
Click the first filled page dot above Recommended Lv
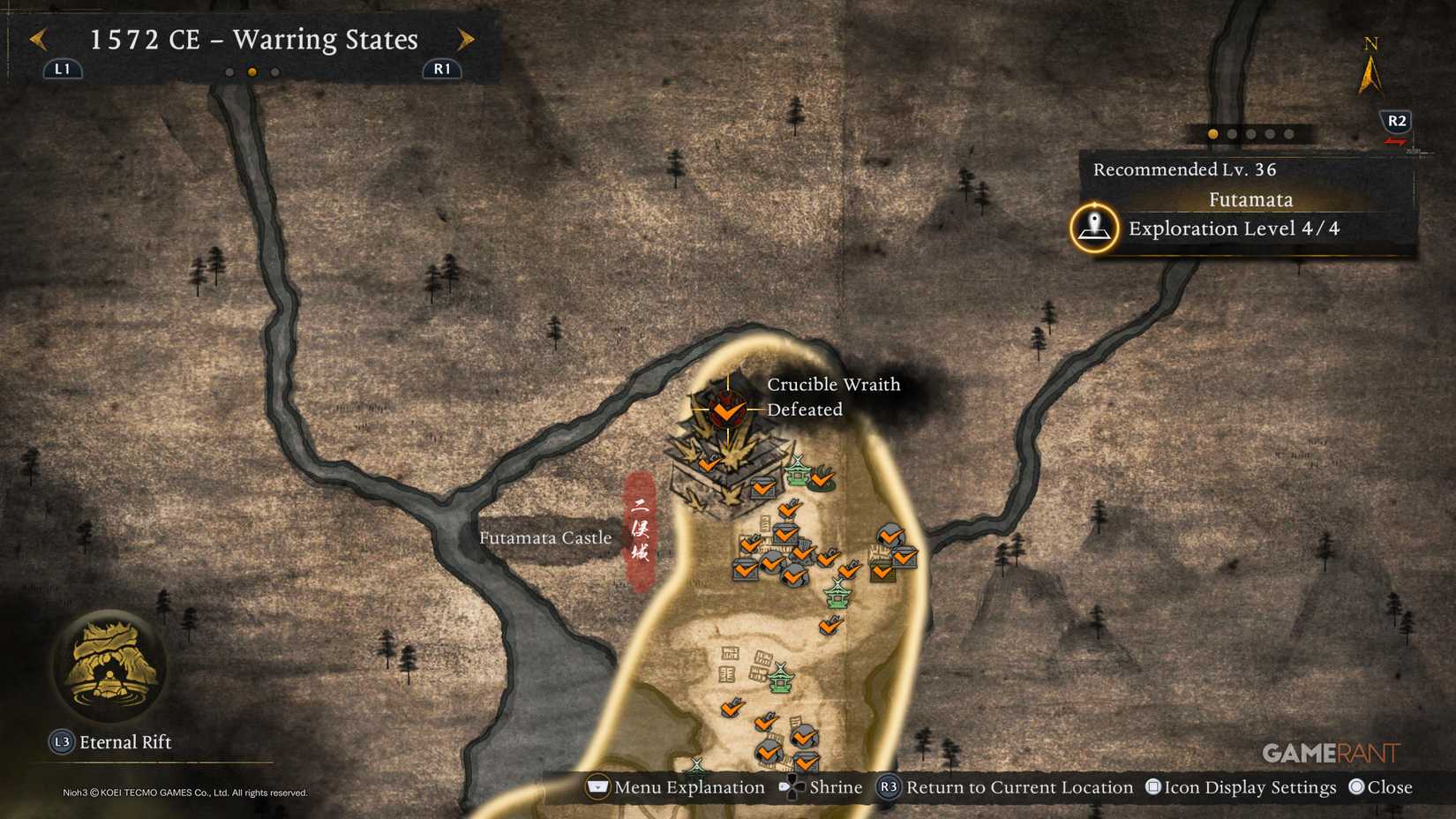pos(1211,133)
